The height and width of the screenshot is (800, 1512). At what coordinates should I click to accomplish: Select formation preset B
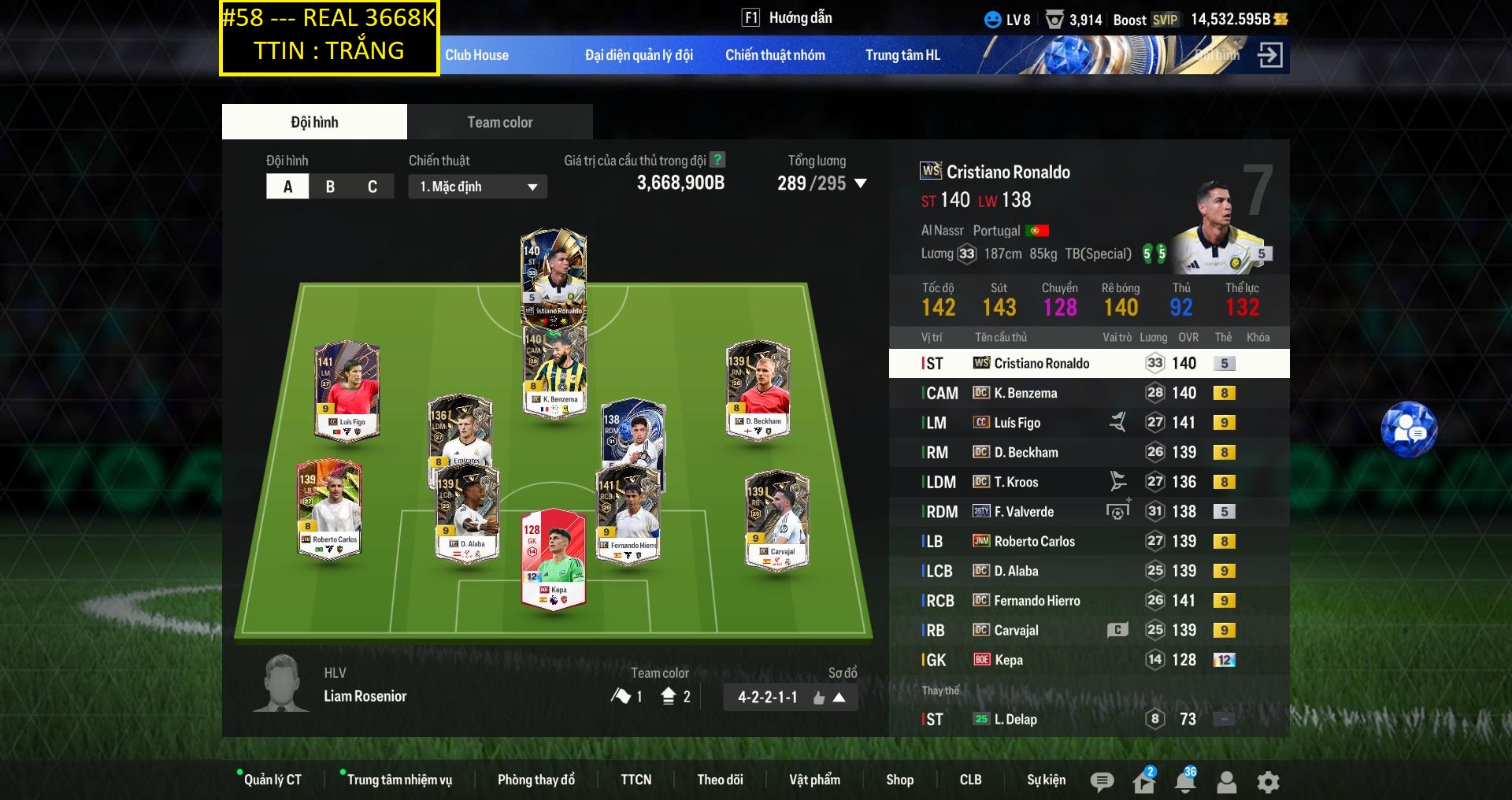(x=330, y=186)
